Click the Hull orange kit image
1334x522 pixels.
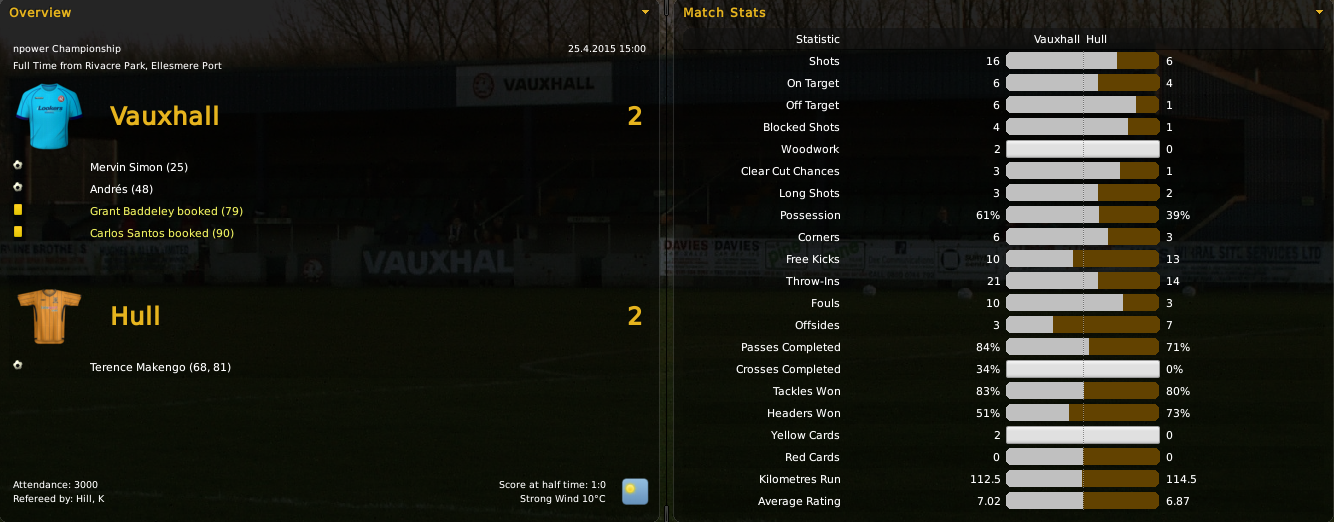point(41,316)
